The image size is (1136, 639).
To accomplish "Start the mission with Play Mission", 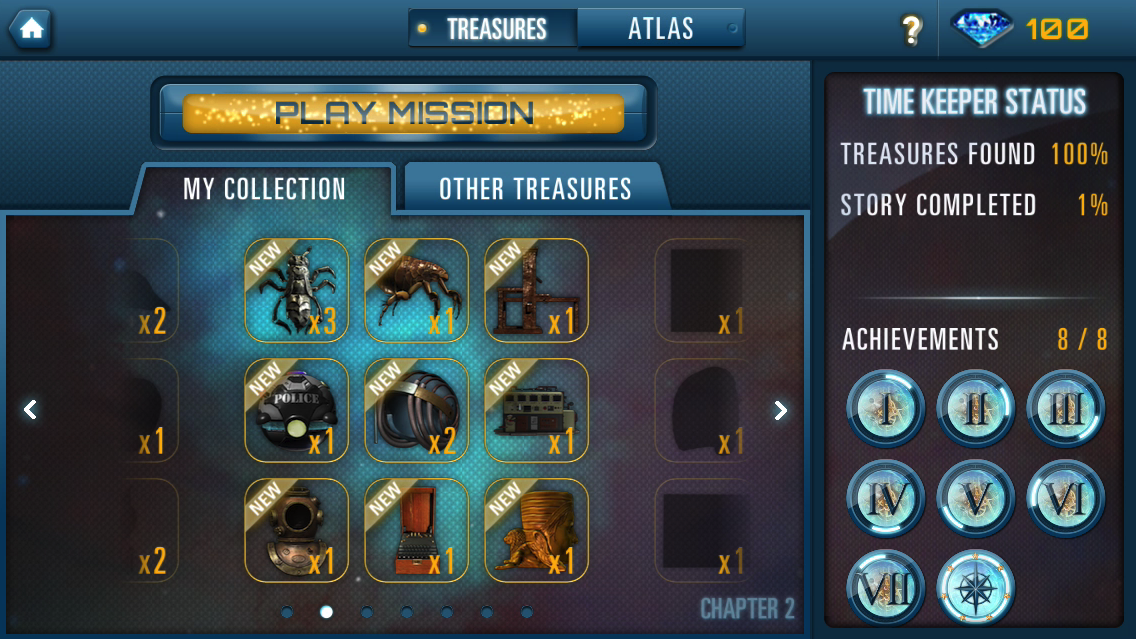I will [403, 113].
